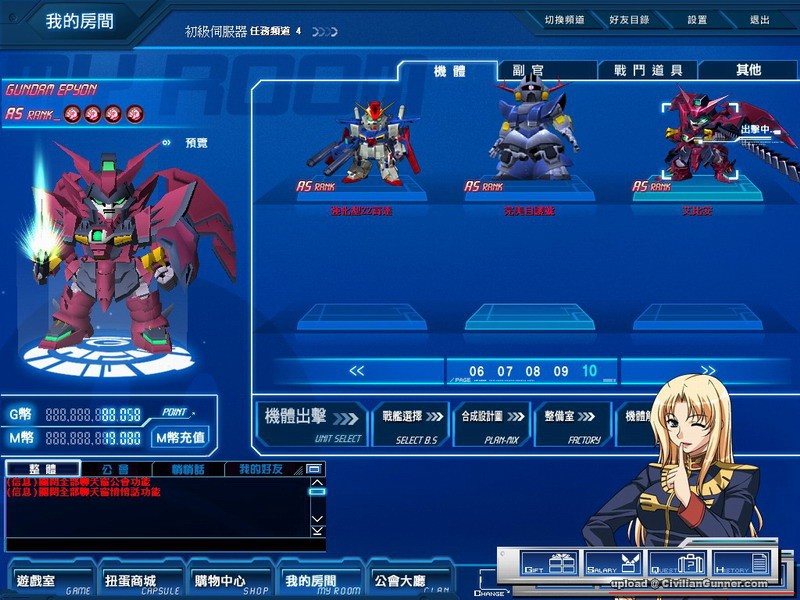Select the blue armored mech in the middle

click(529, 135)
